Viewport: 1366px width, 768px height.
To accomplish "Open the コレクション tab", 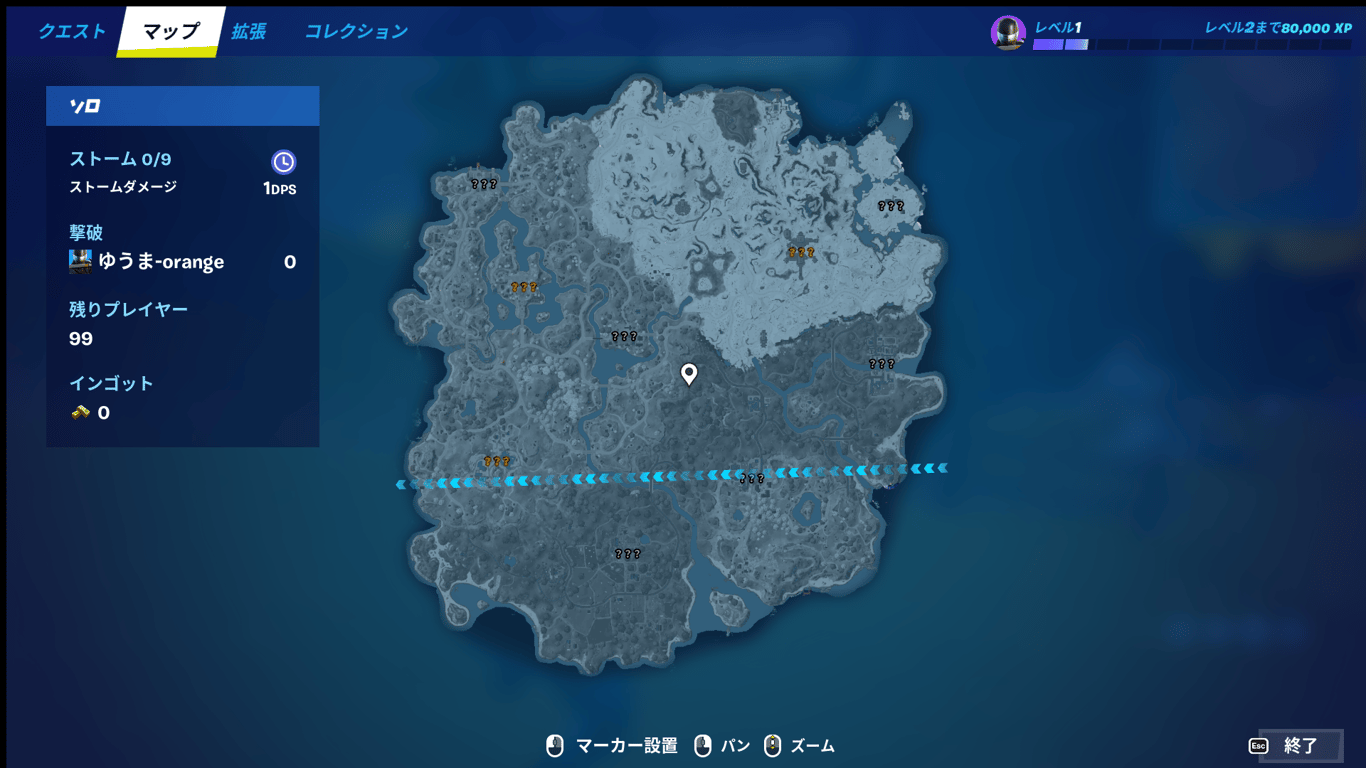I will click(x=355, y=31).
